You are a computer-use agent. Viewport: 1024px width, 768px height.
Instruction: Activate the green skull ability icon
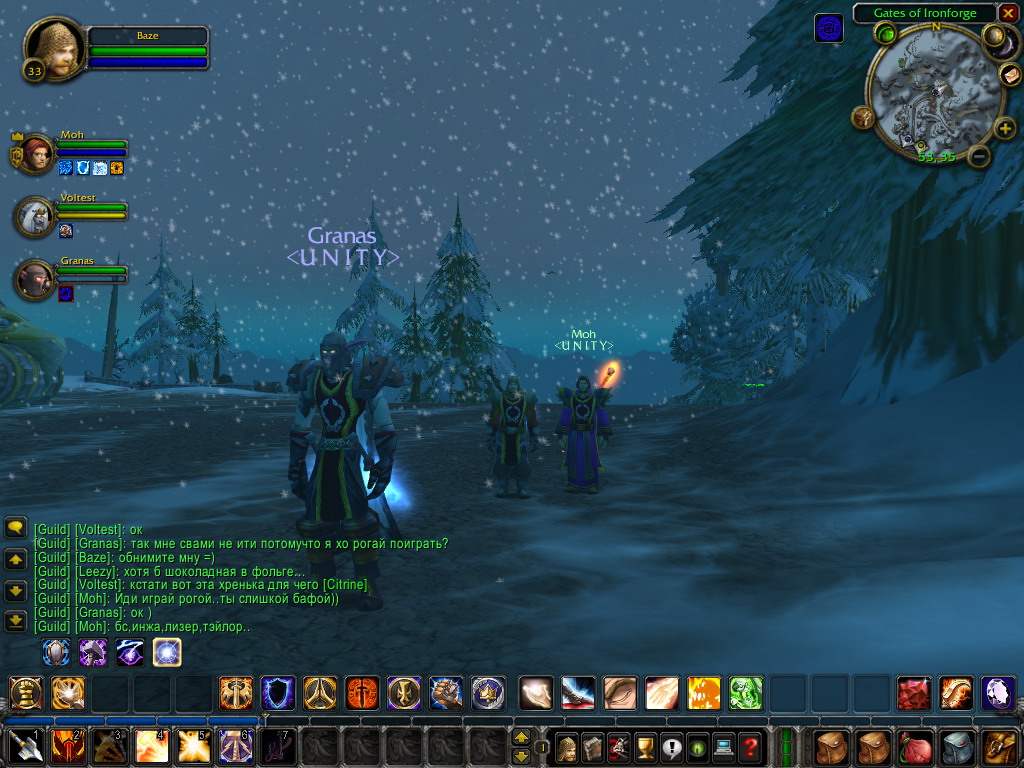tap(745, 693)
